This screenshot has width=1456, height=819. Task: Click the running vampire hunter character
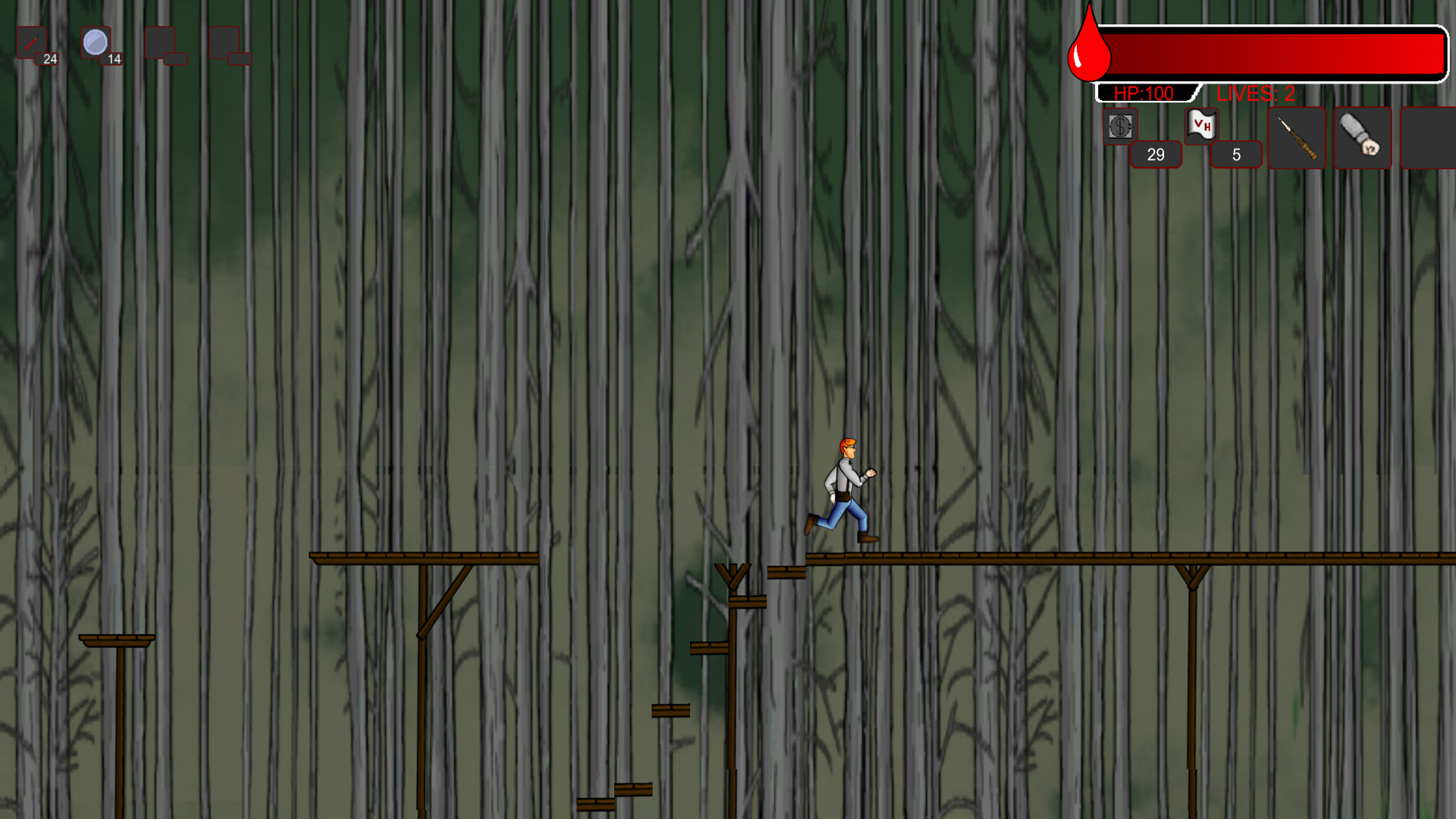(844, 489)
